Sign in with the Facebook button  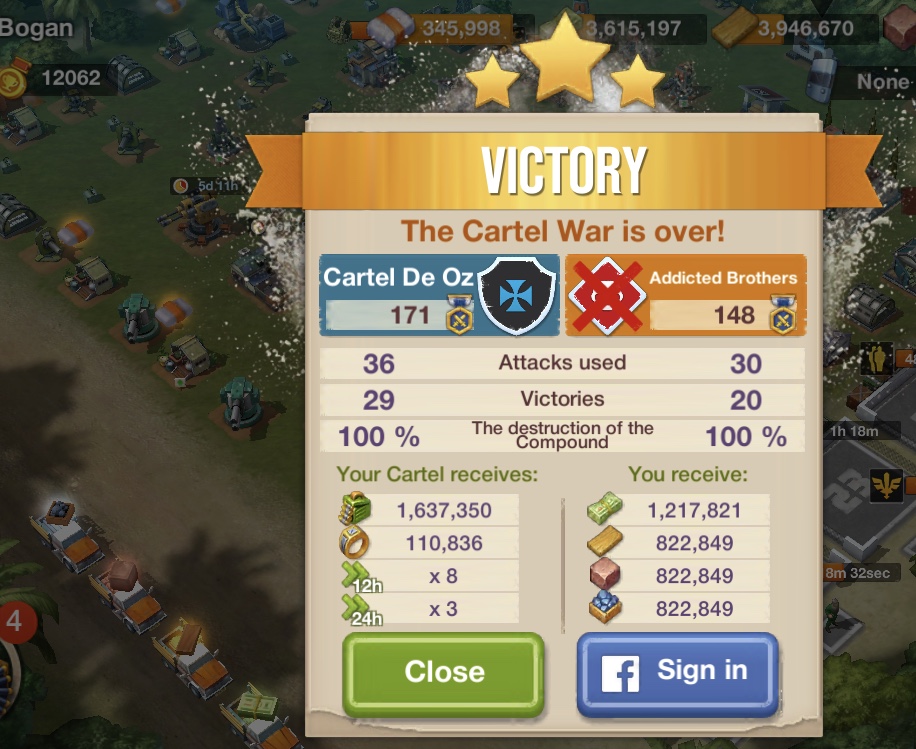[677, 672]
